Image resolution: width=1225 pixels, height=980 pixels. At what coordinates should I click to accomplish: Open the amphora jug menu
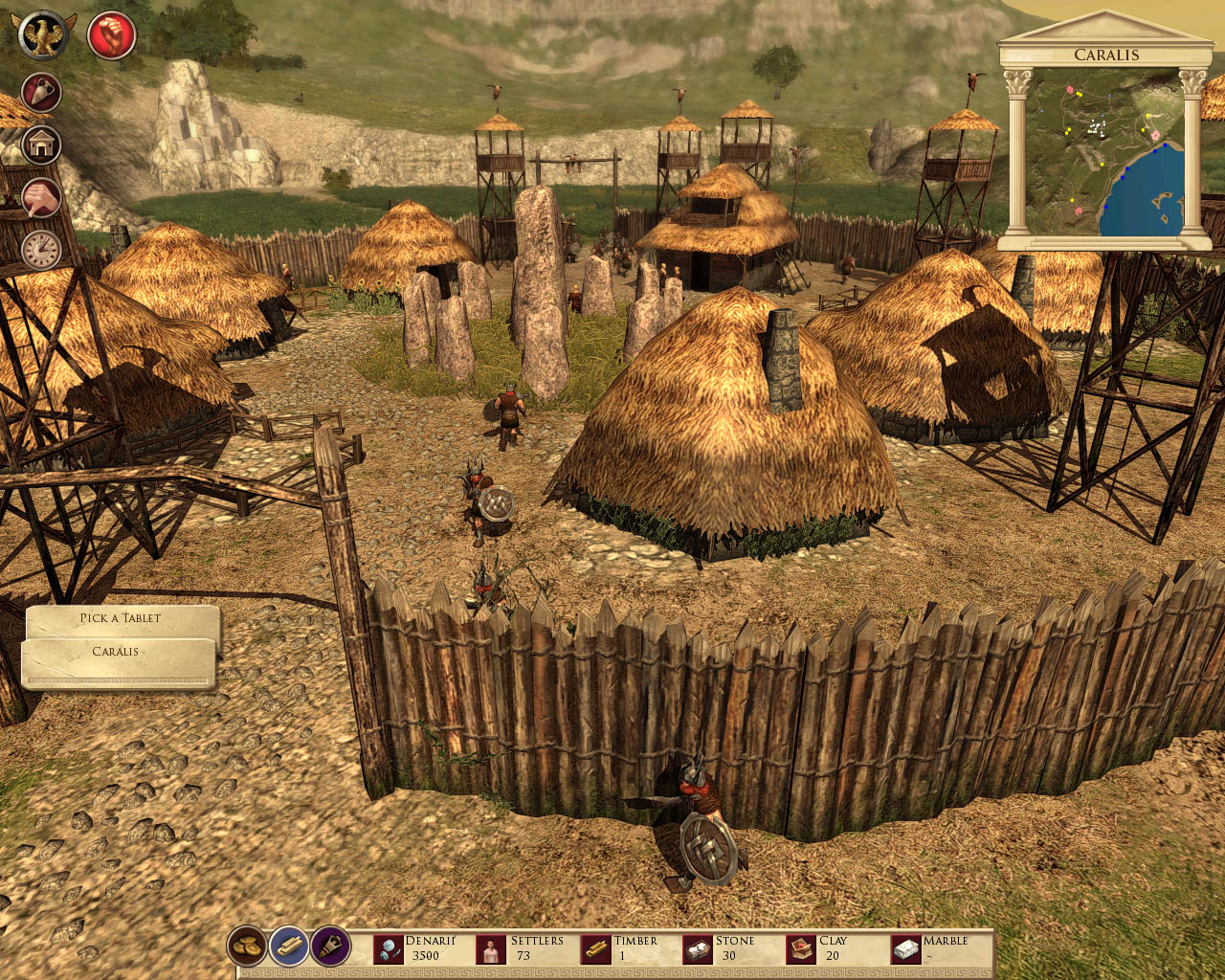41,94
